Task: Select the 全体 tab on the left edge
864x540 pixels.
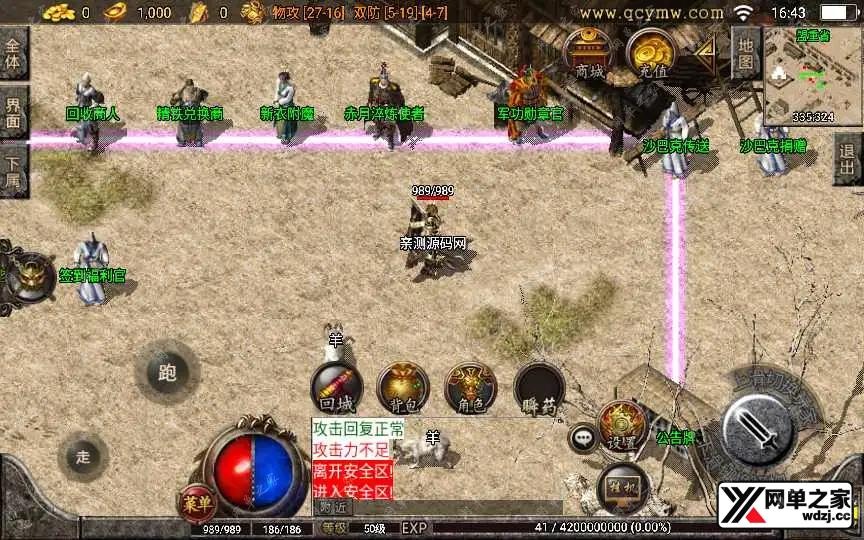Action: [x=13, y=54]
